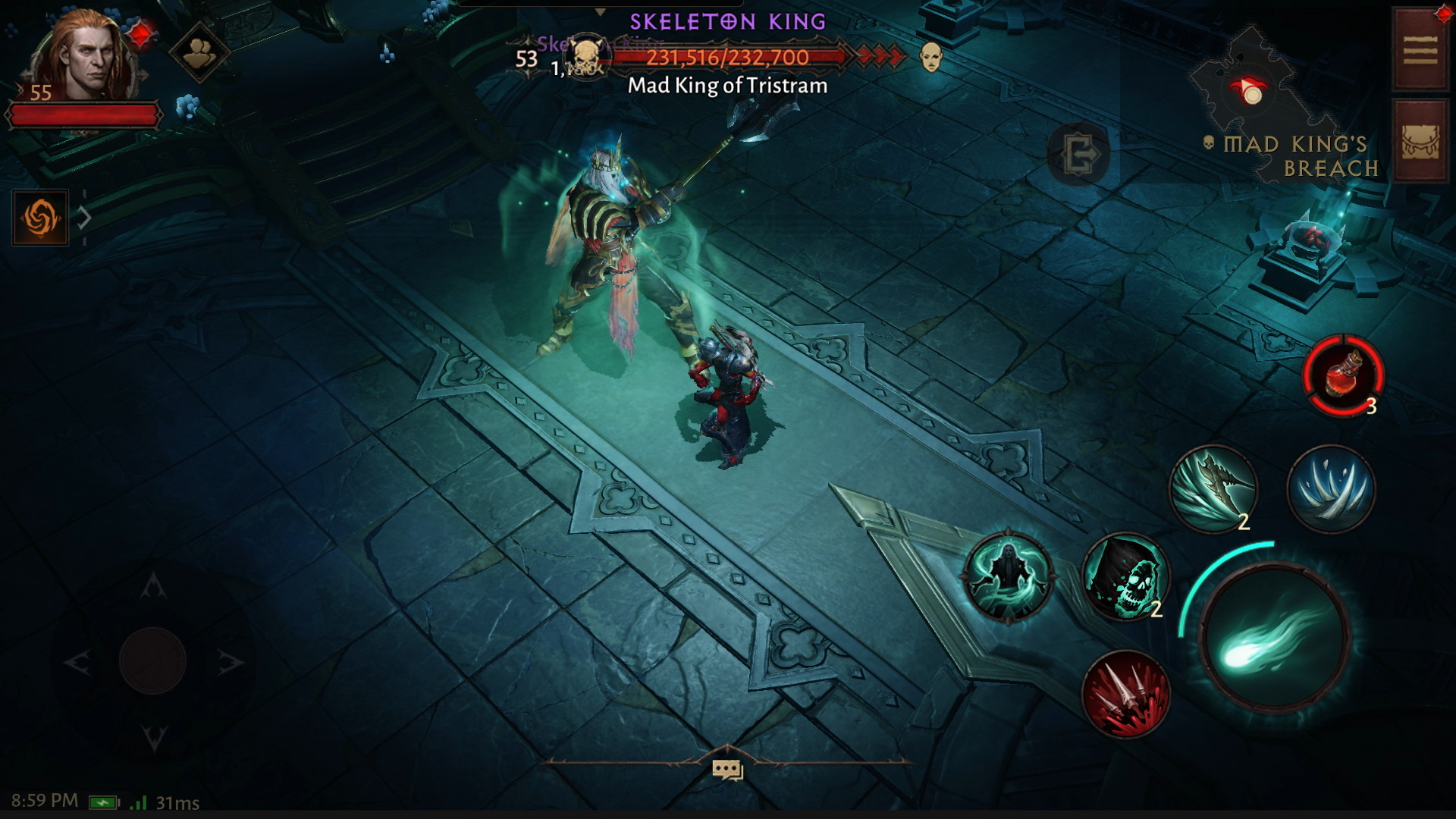Open the chat speech bubble

(x=726, y=770)
